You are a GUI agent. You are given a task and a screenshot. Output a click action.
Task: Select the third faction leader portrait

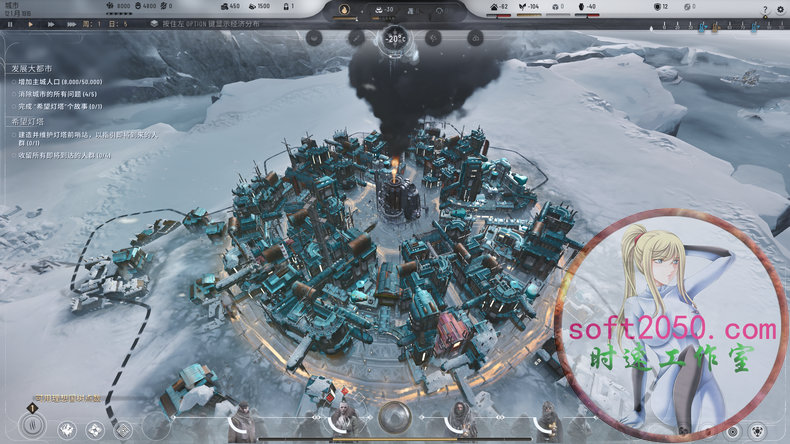coord(460,420)
